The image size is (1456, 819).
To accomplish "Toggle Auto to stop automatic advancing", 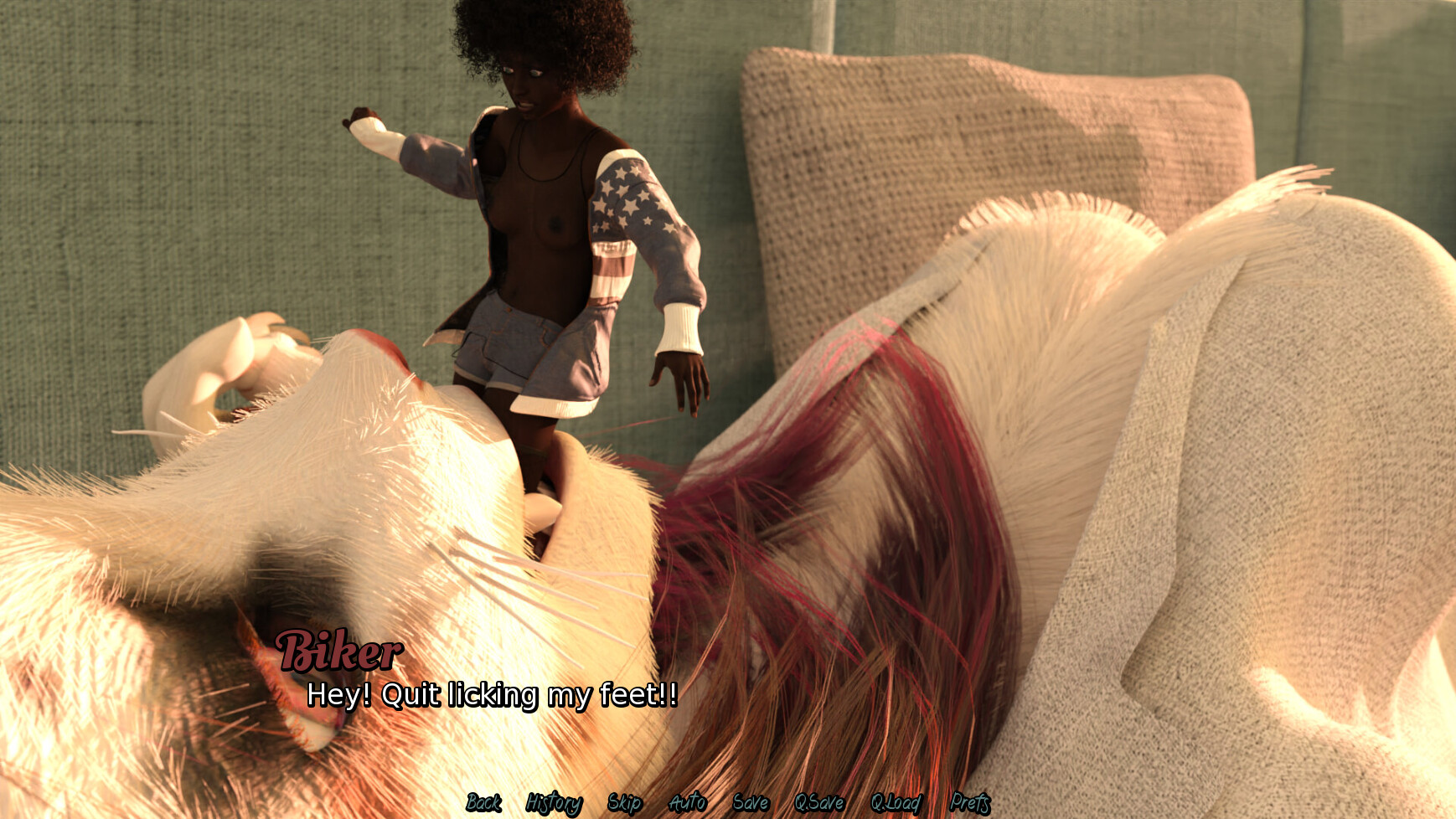I will [687, 802].
